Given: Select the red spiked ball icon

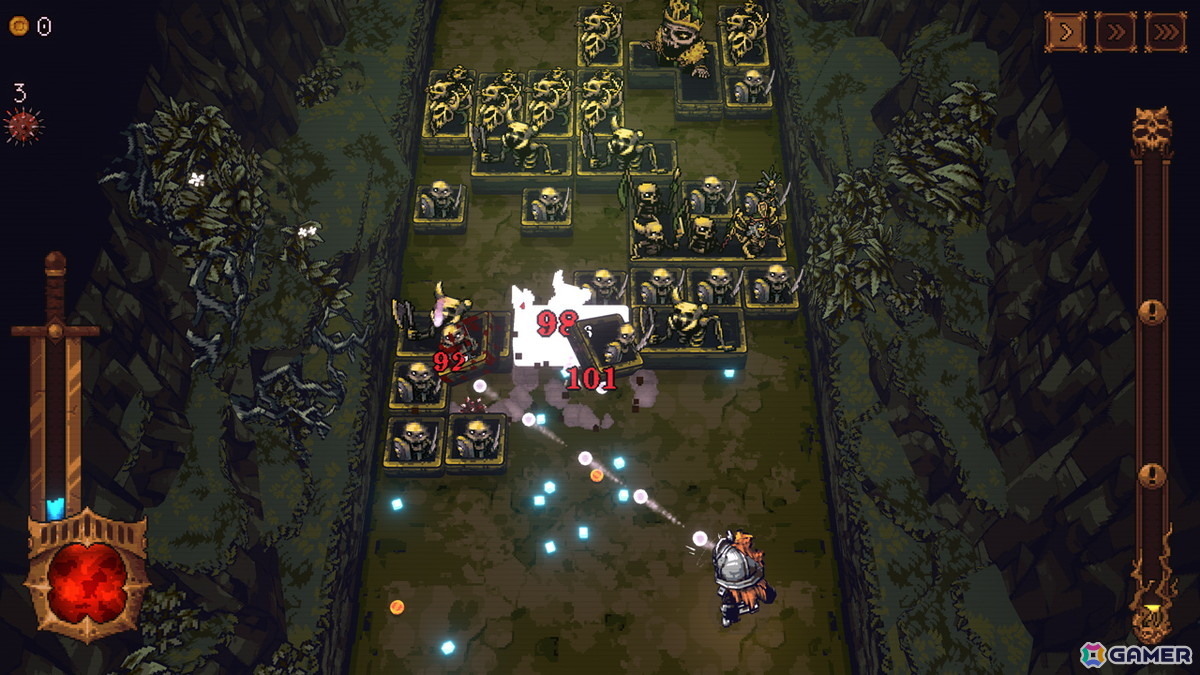Looking at the screenshot, I should 22,127.
